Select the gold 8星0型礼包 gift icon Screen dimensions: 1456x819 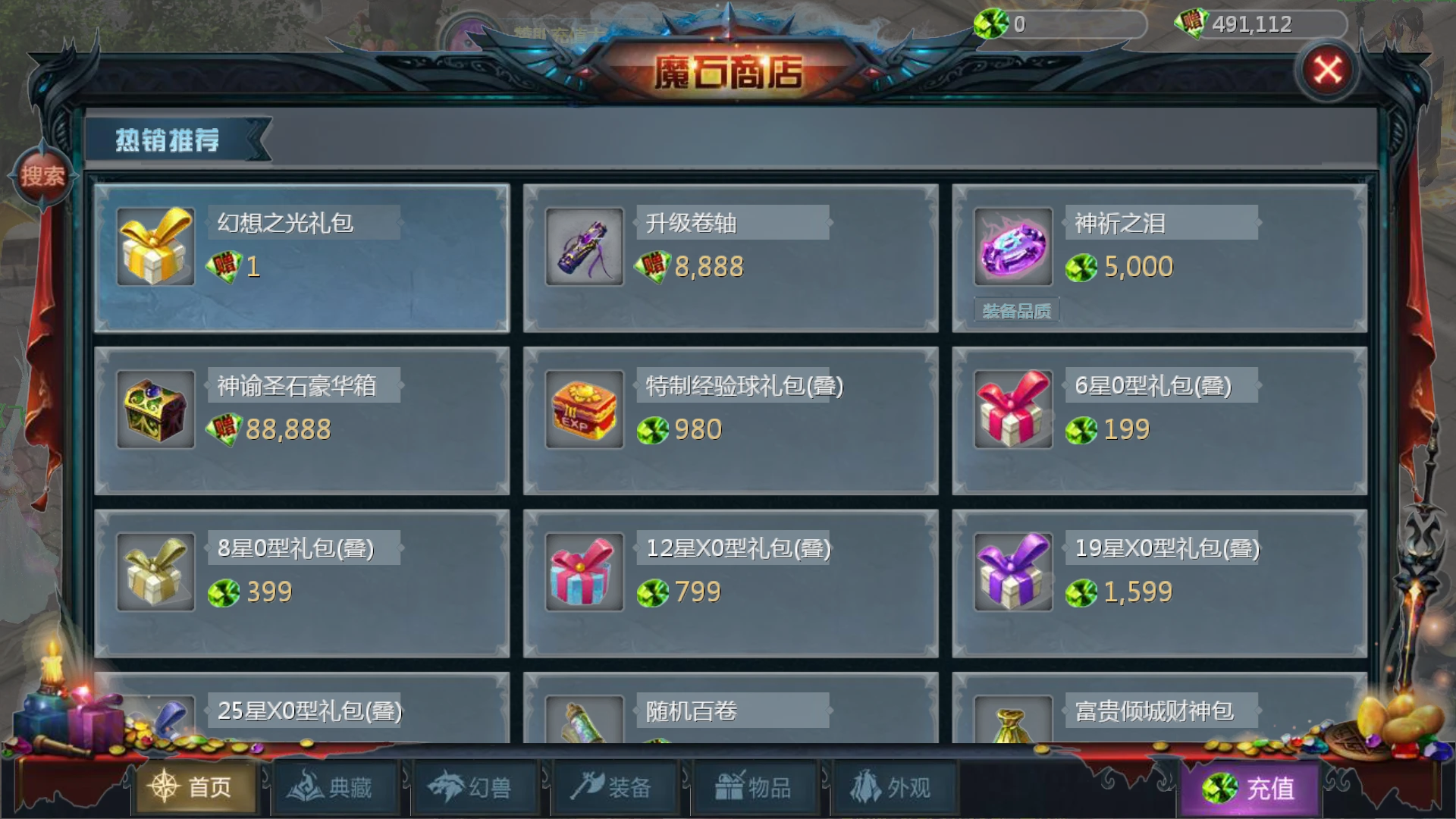tap(155, 573)
